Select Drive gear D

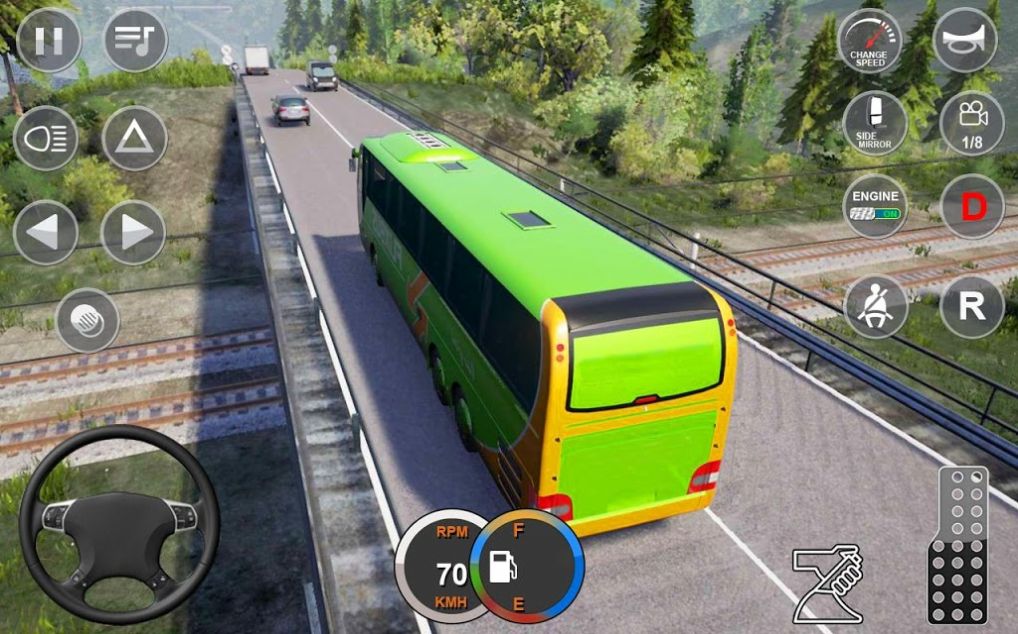coord(971,206)
